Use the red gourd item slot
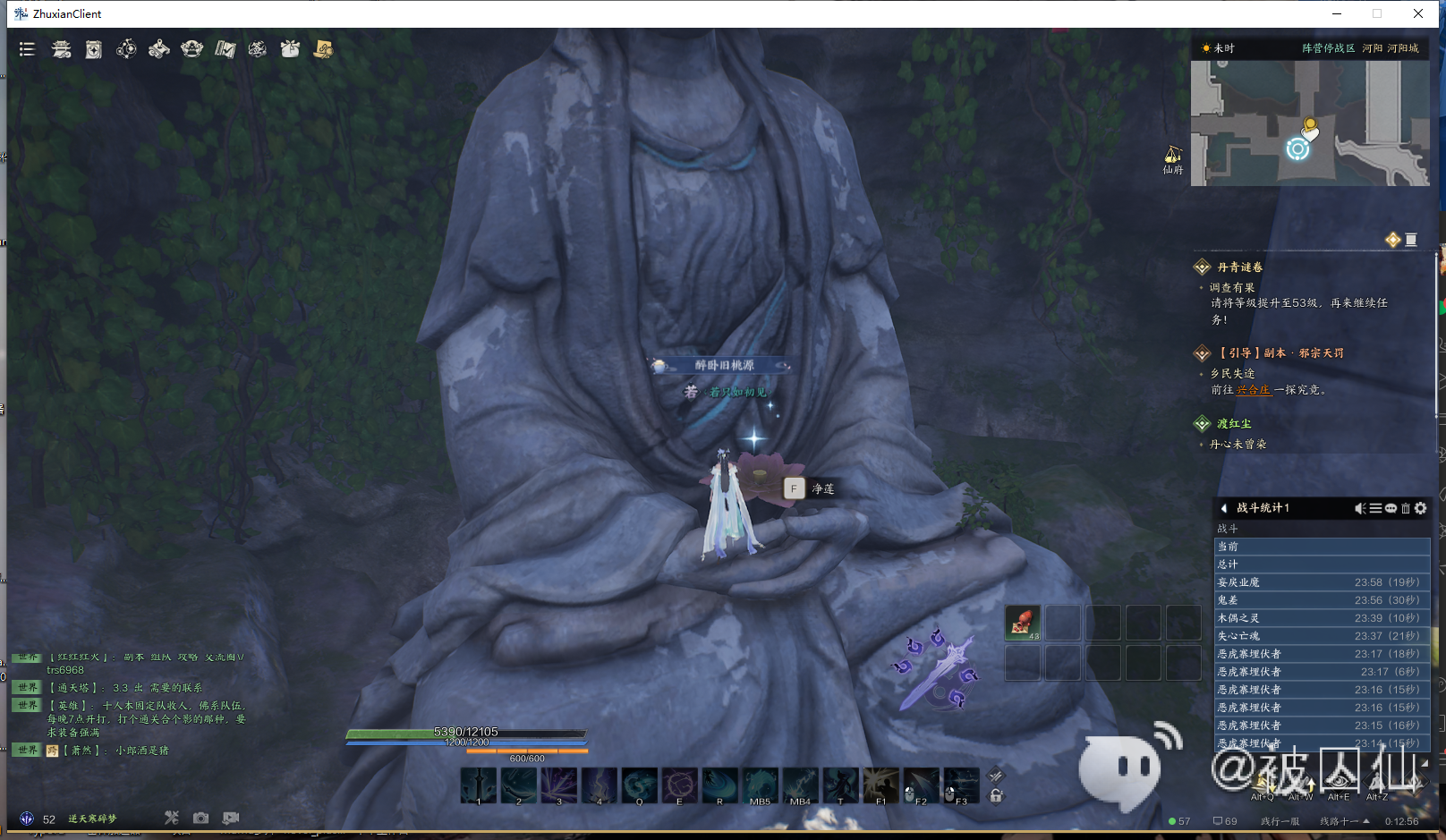1446x840 pixels. pos(1022,622)
